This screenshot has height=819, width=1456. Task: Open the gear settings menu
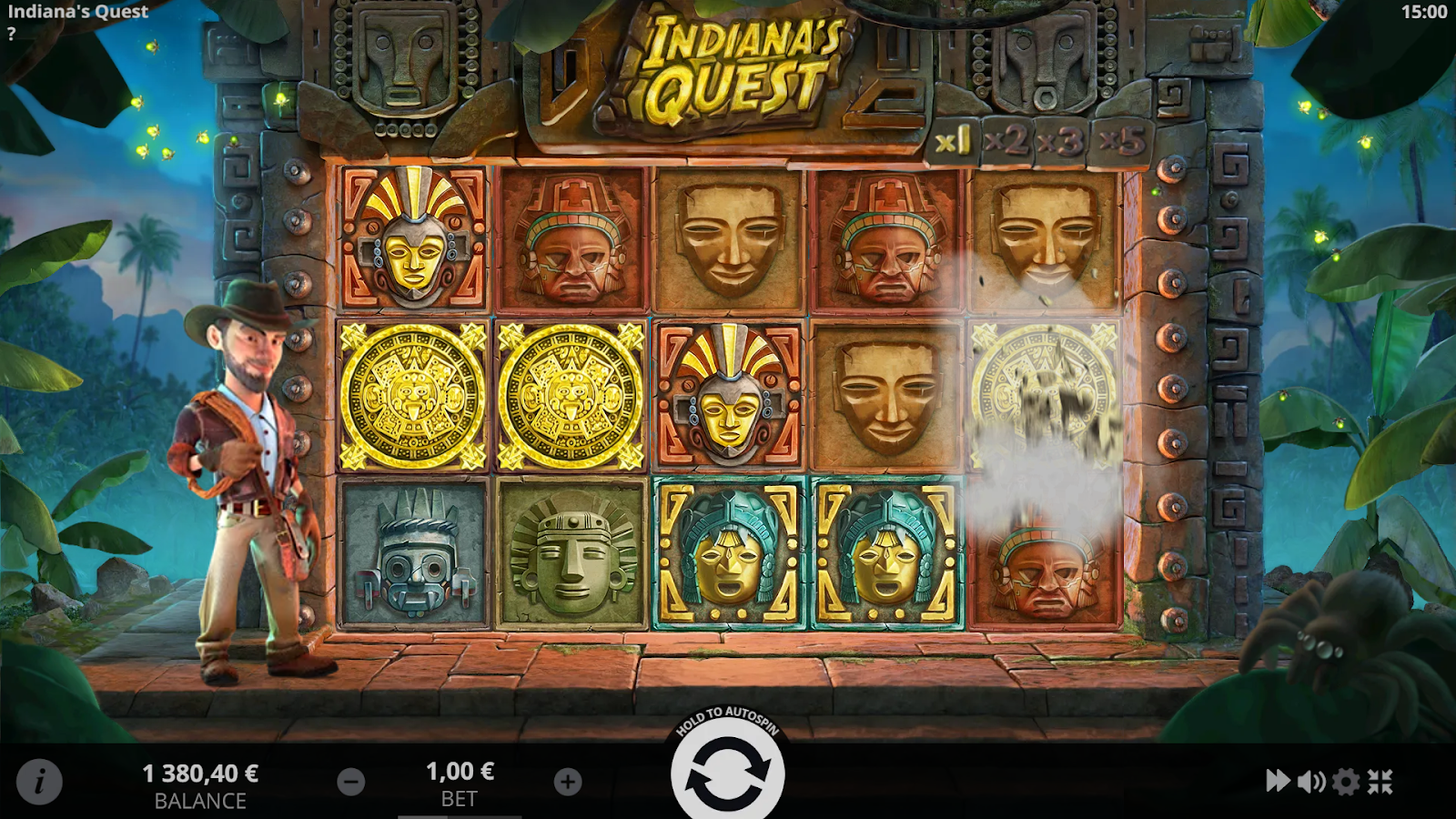coord(1346,782)
